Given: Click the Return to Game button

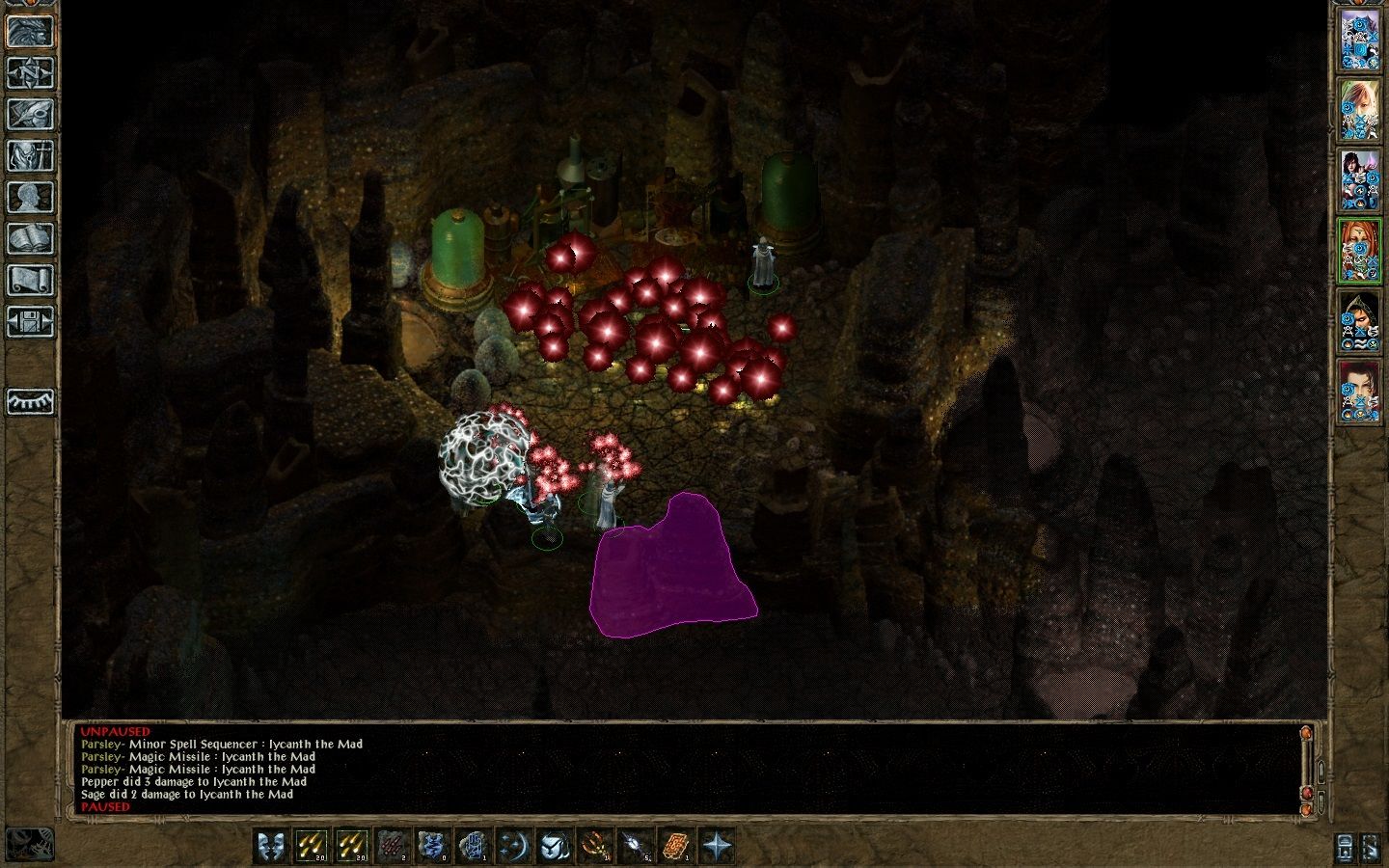Looking at the screenshot, I should coord(30,31).
